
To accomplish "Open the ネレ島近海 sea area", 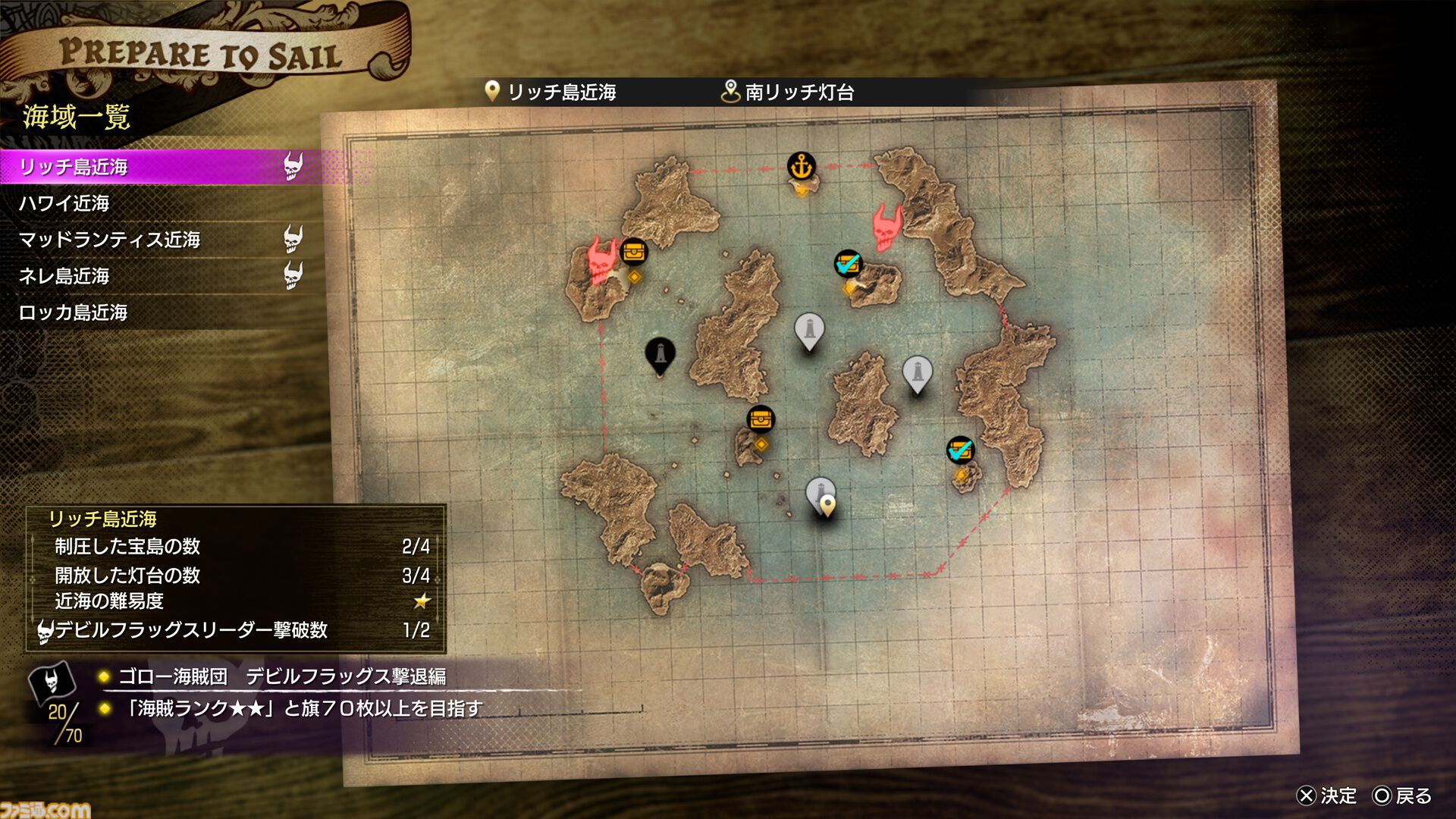I will click(x=64, y=276).
